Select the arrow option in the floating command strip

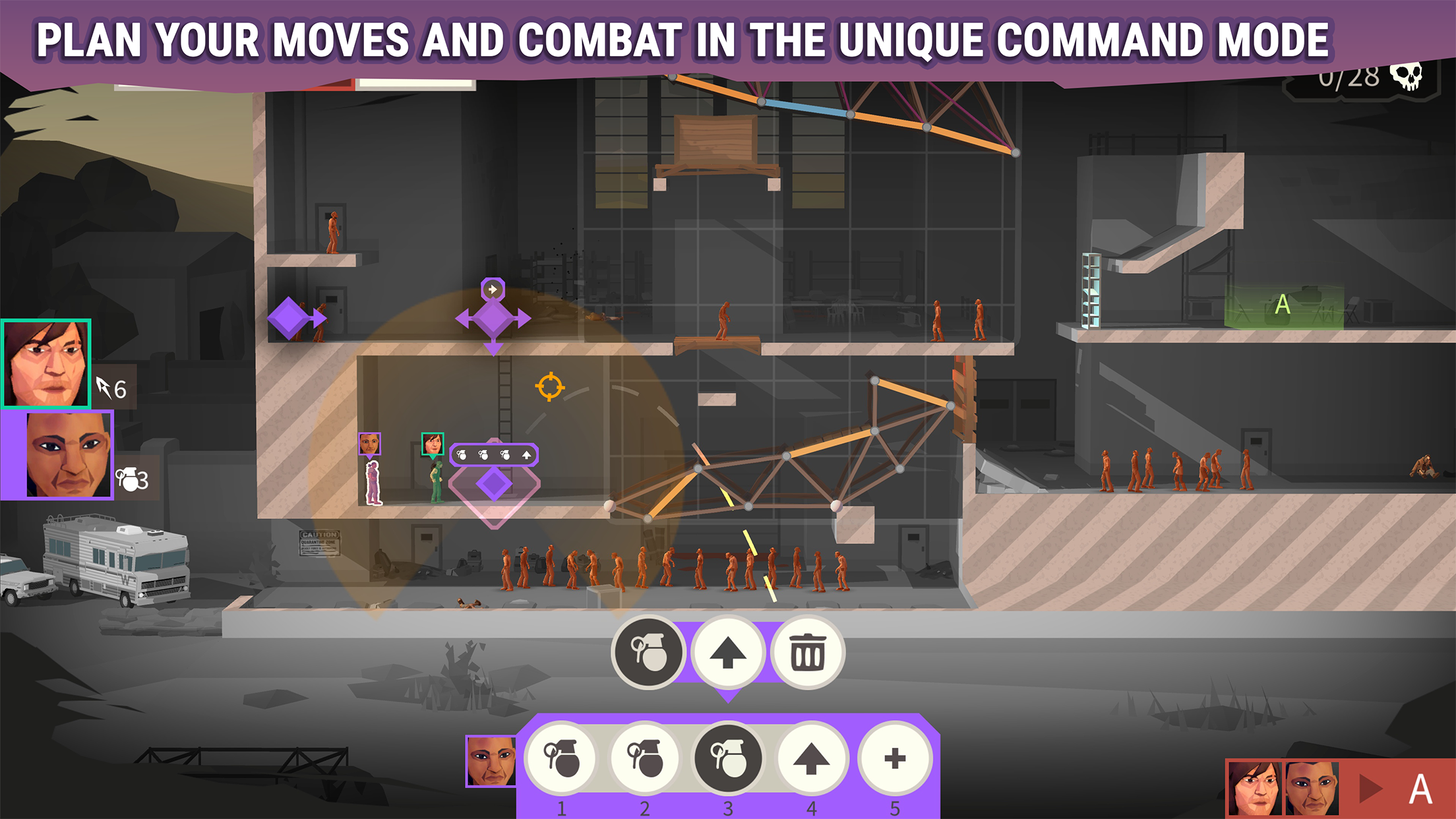pyautogui.click(x=527, y=454)
